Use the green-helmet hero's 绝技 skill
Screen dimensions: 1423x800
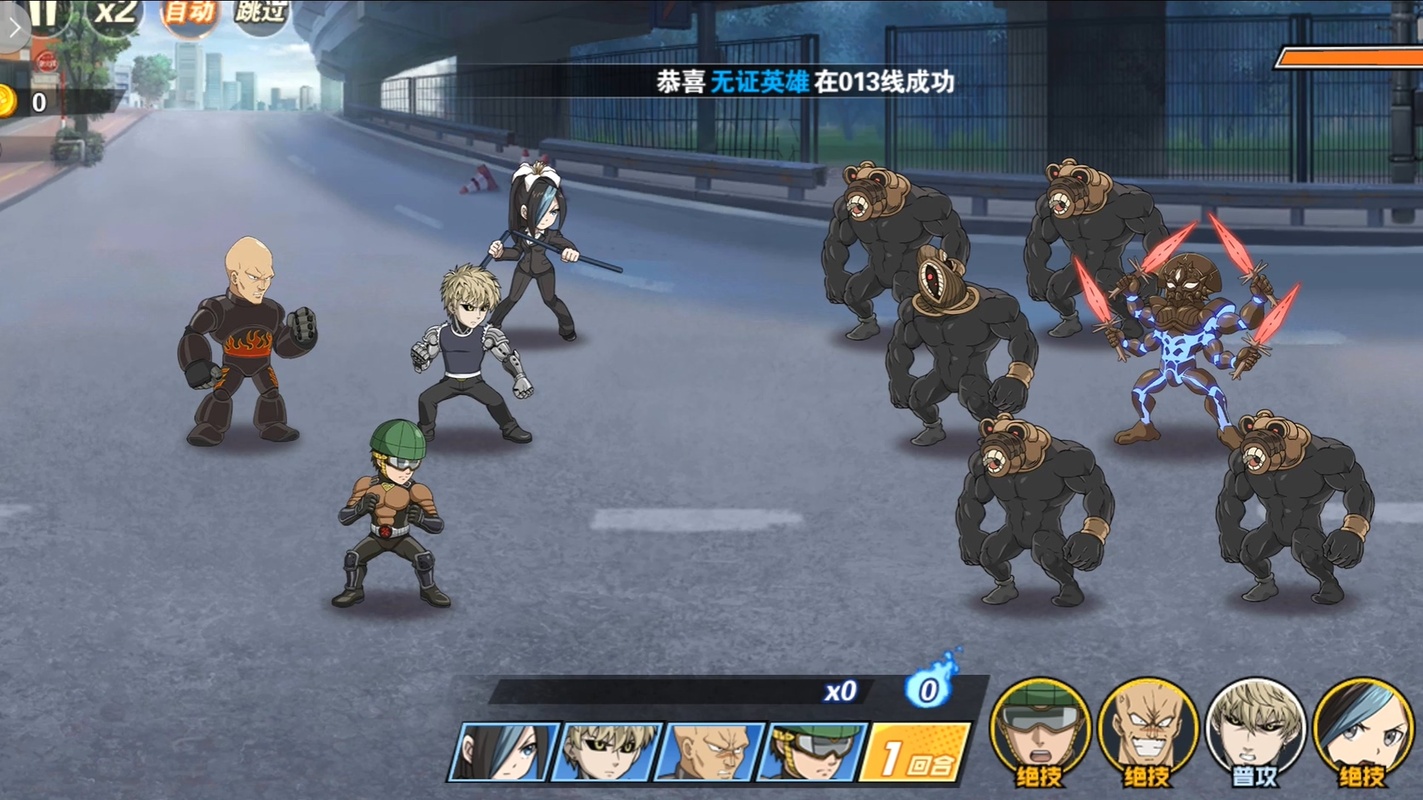pos(1040,732)
